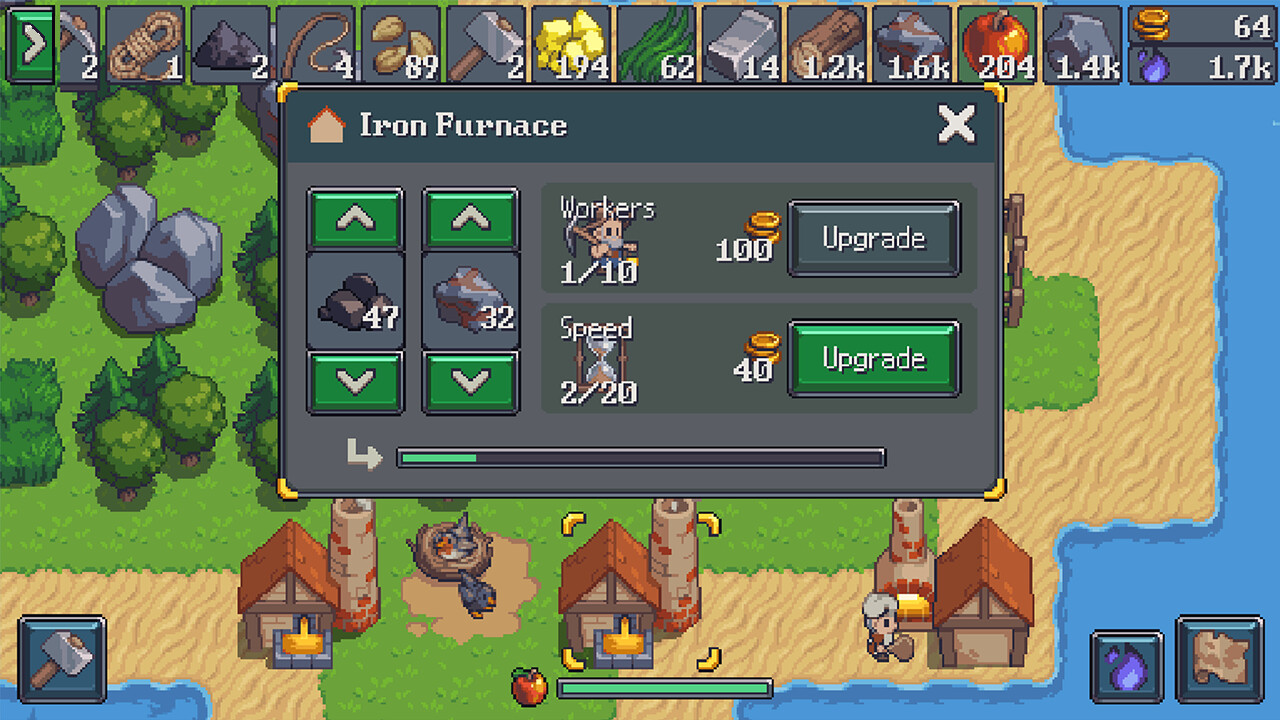Click the coin counter showing 64
Screen dimensions: 1280x720
[x=1200, y=25]
